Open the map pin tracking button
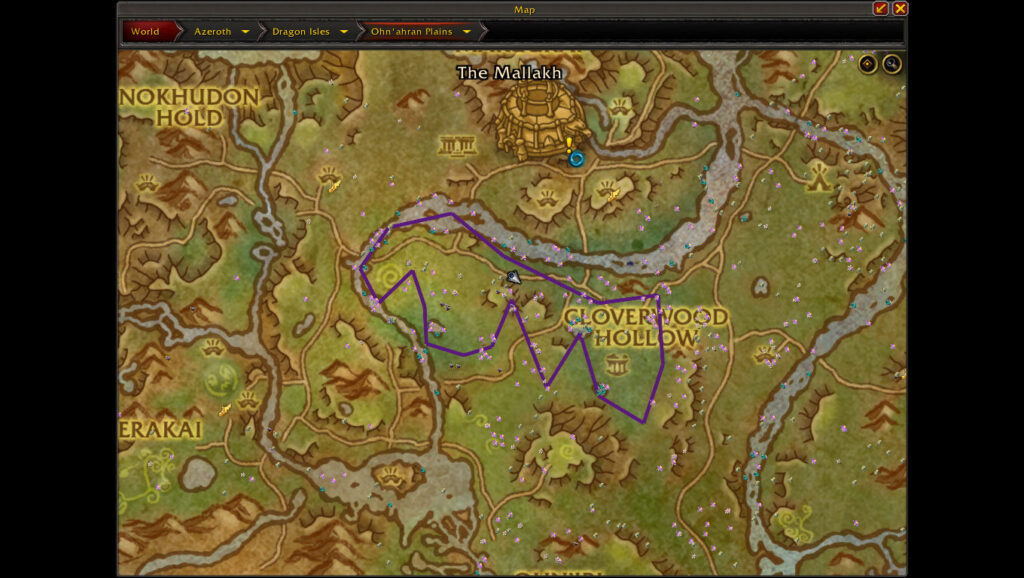This screenshot has height=578, width=1024. coord(868,64)
